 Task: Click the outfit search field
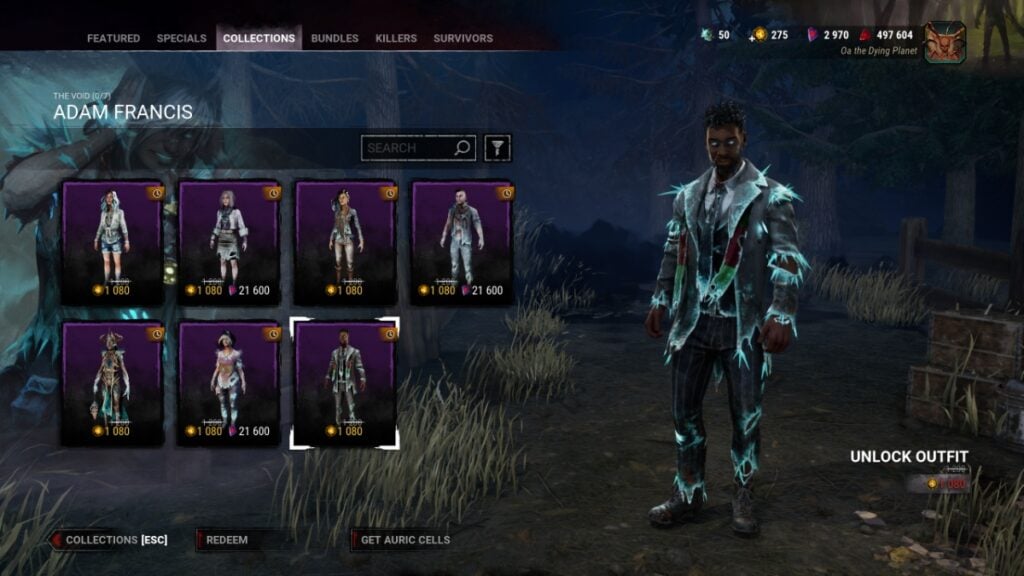pos(408,148)
